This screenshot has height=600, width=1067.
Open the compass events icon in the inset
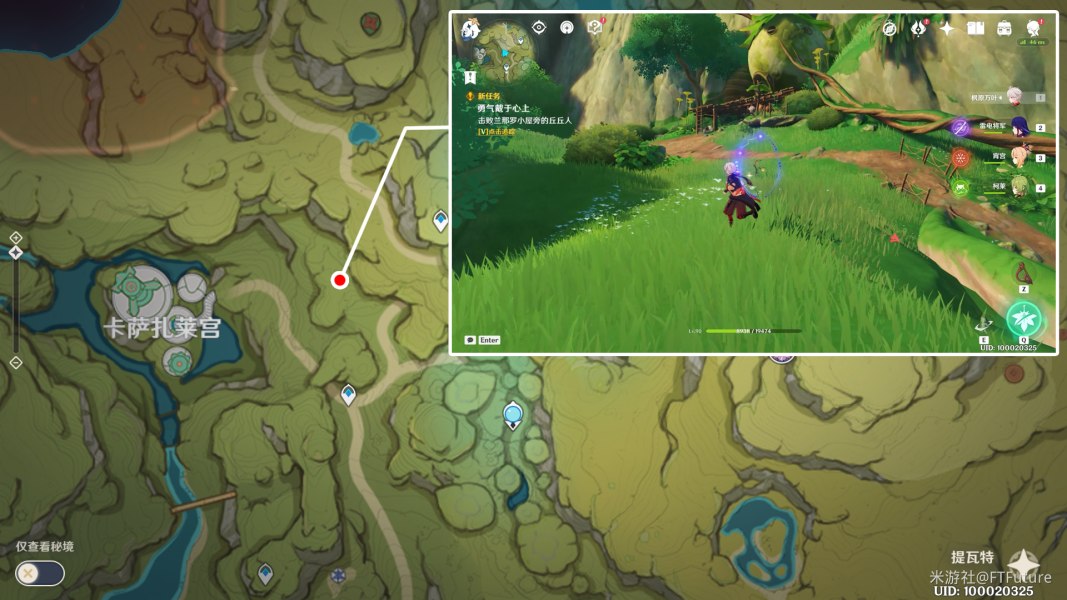890,28
